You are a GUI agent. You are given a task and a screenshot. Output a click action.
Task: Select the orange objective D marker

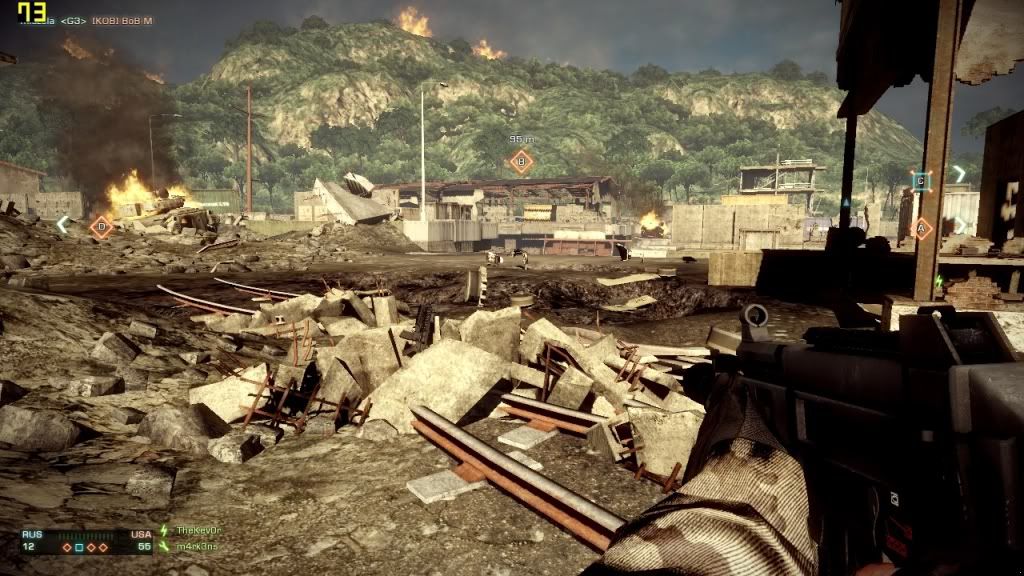[100, 227]
